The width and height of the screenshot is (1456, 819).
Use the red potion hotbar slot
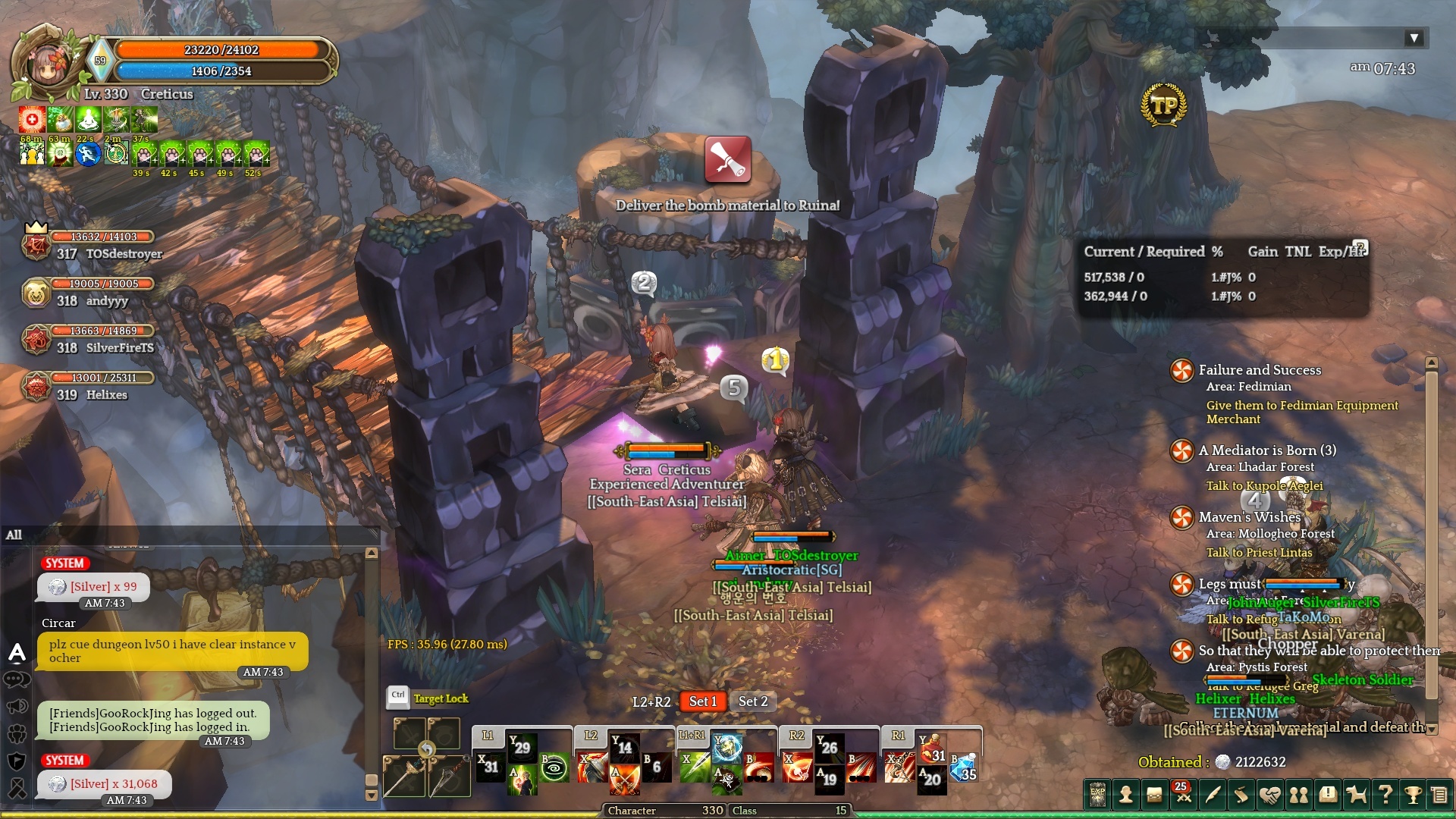pyautogui.click(x=930, y=750)
